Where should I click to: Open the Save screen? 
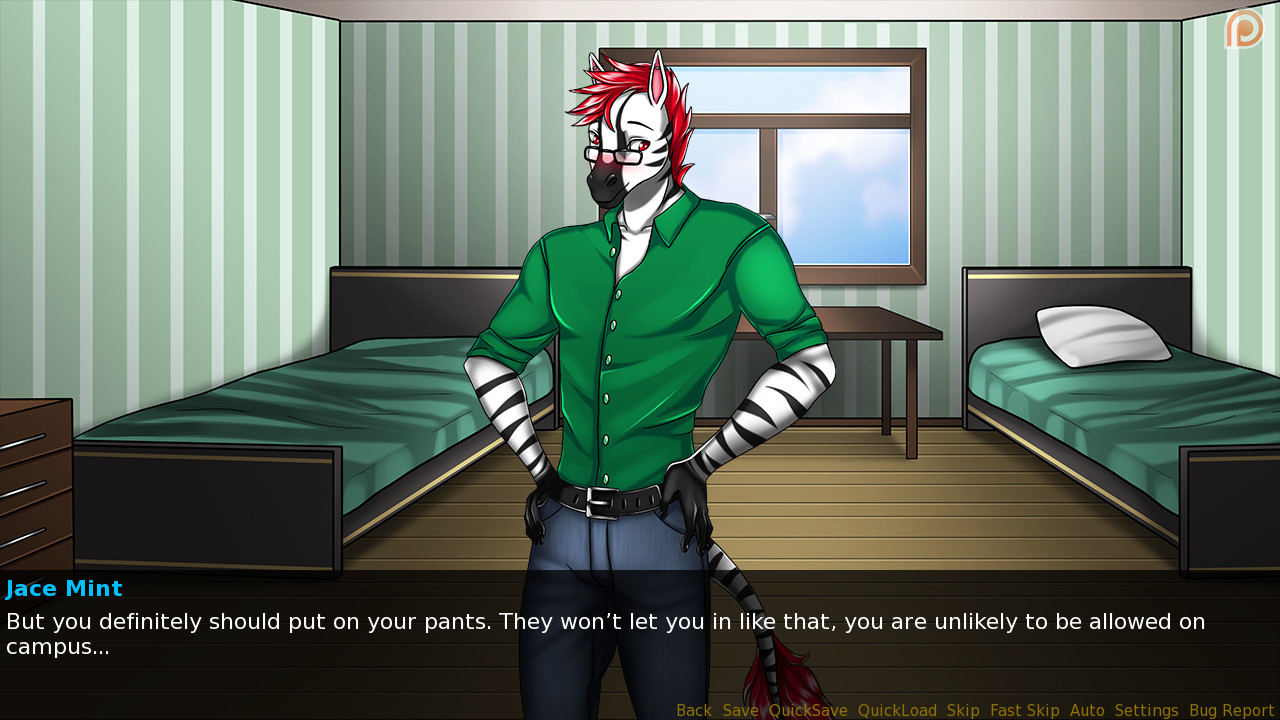pyautogui.click(x=740, y=710)
